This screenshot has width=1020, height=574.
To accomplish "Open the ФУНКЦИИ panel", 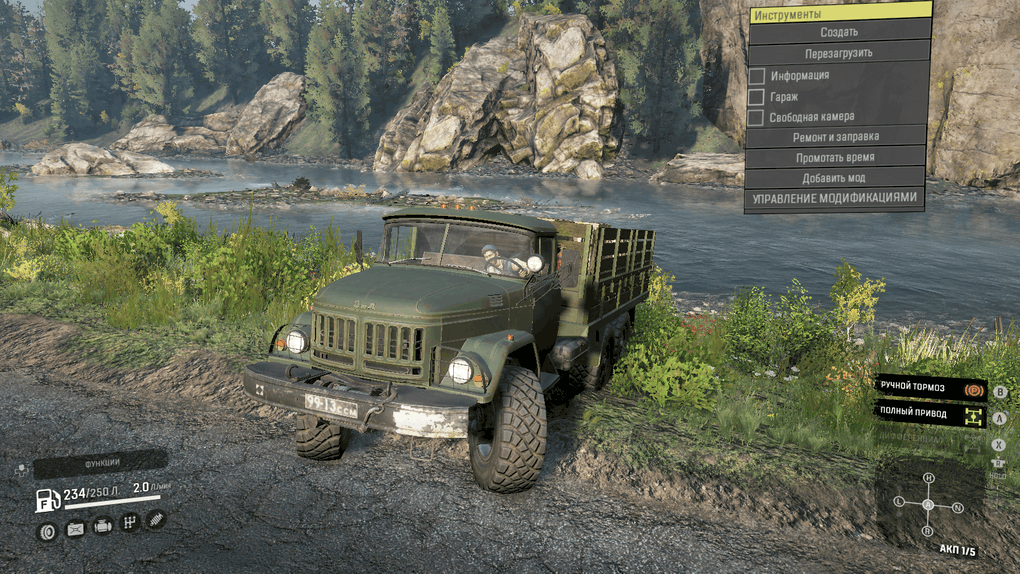I will [x=99, y=463].
